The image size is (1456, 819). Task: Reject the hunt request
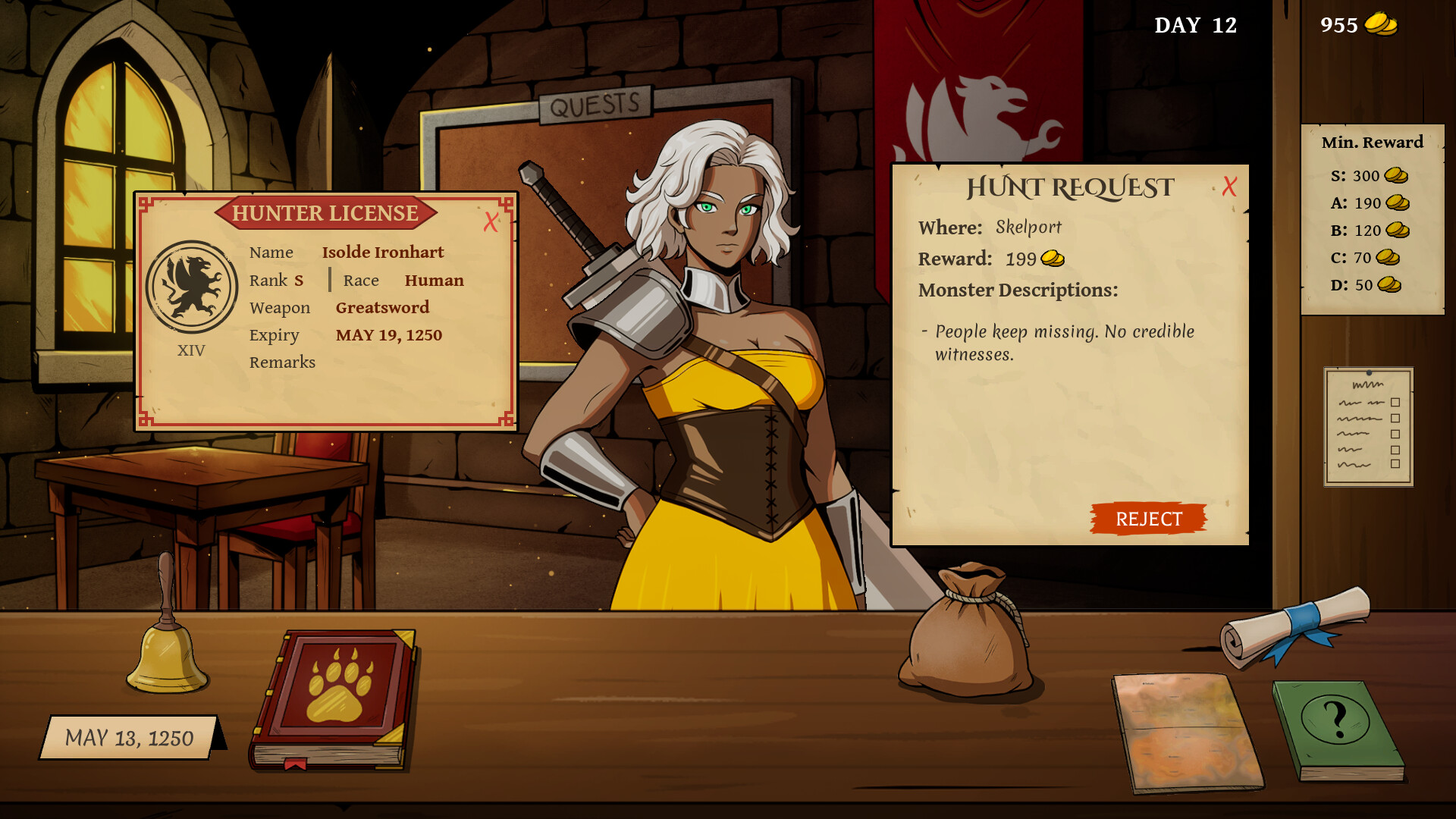1148,519
